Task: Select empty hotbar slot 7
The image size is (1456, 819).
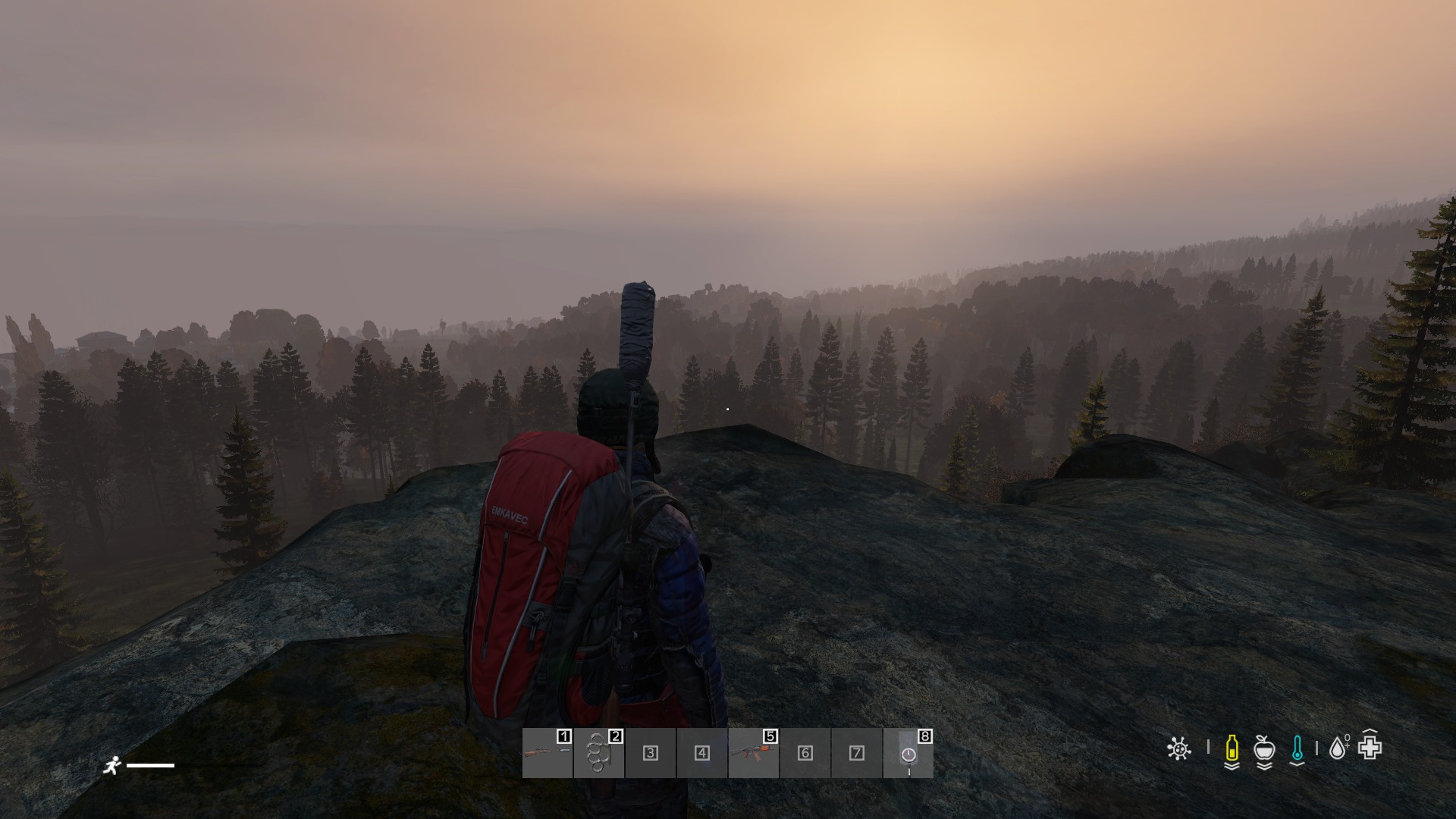Action: (856, 753)
